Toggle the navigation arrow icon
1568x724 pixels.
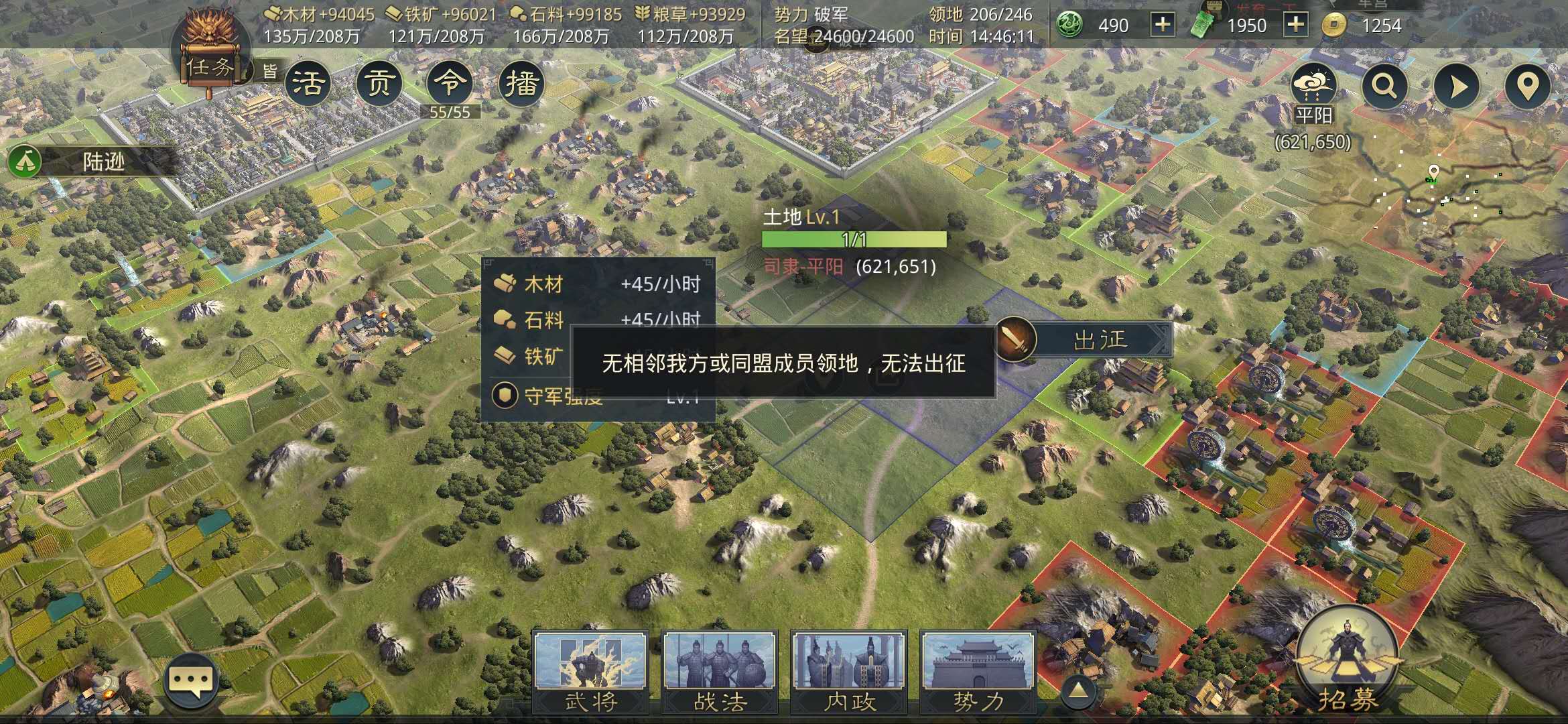click(x=1457, y=87)
